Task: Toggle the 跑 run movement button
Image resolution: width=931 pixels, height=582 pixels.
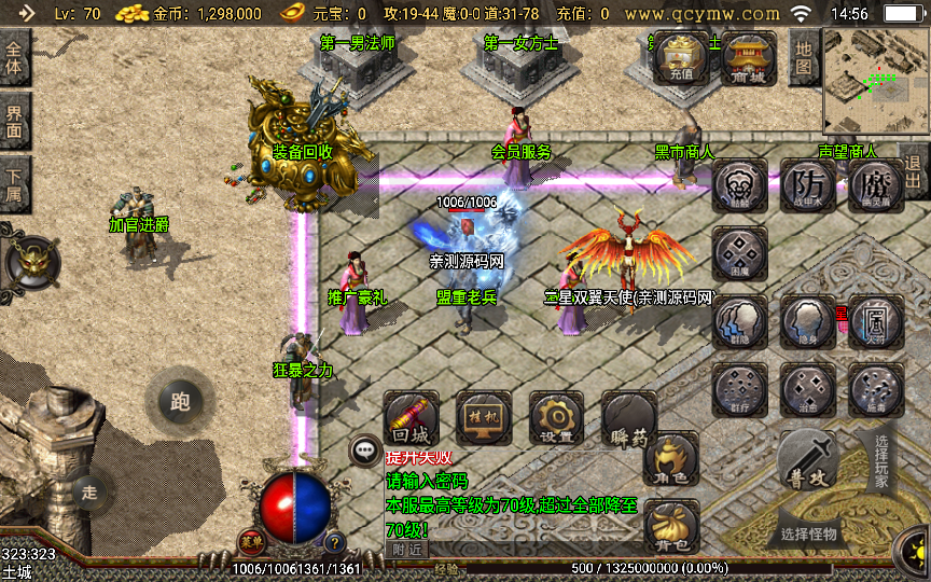Action: pyautogui.click(x=180, y=401)
